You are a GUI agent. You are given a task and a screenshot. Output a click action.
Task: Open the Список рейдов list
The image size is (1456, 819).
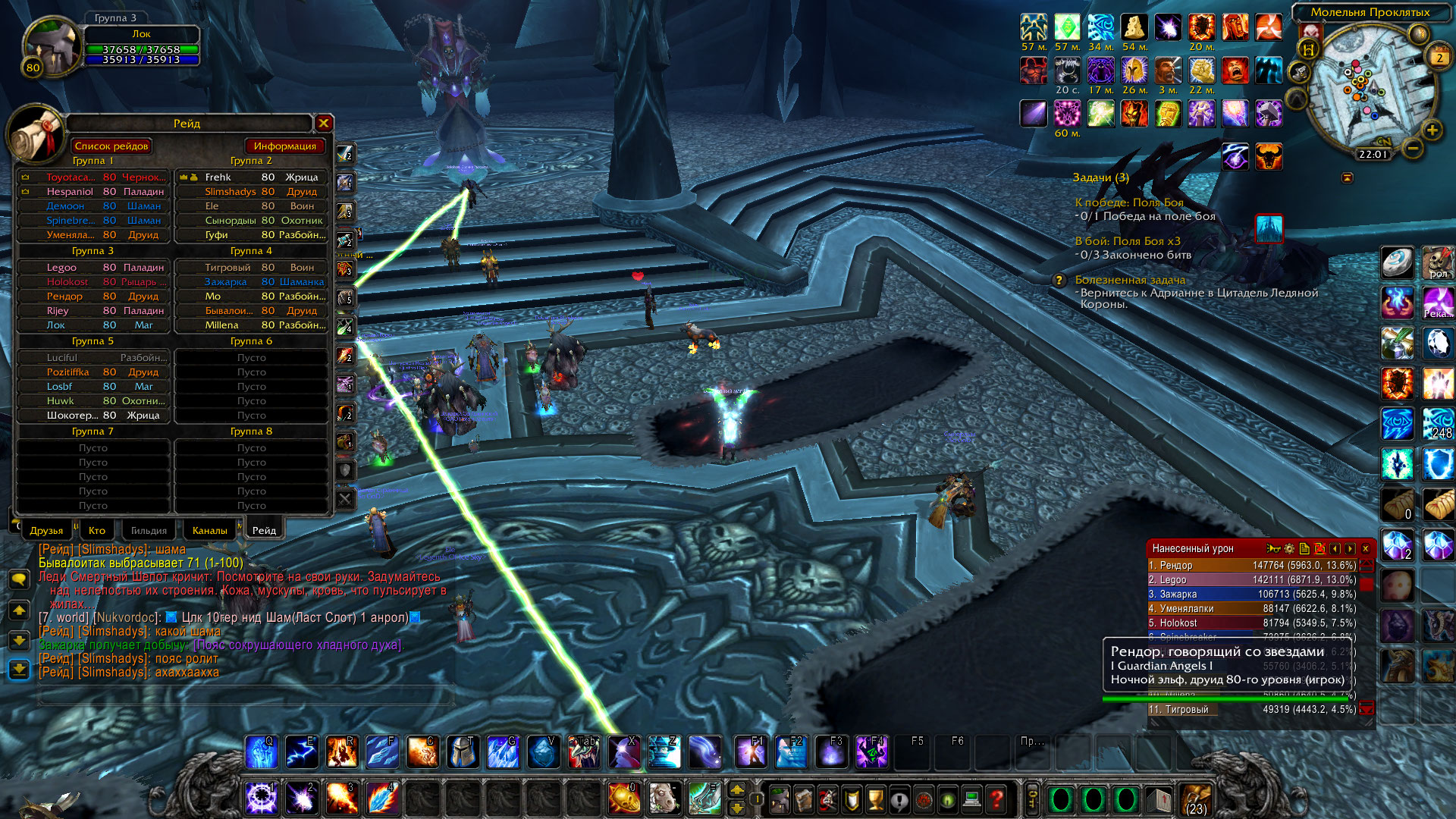112,146
